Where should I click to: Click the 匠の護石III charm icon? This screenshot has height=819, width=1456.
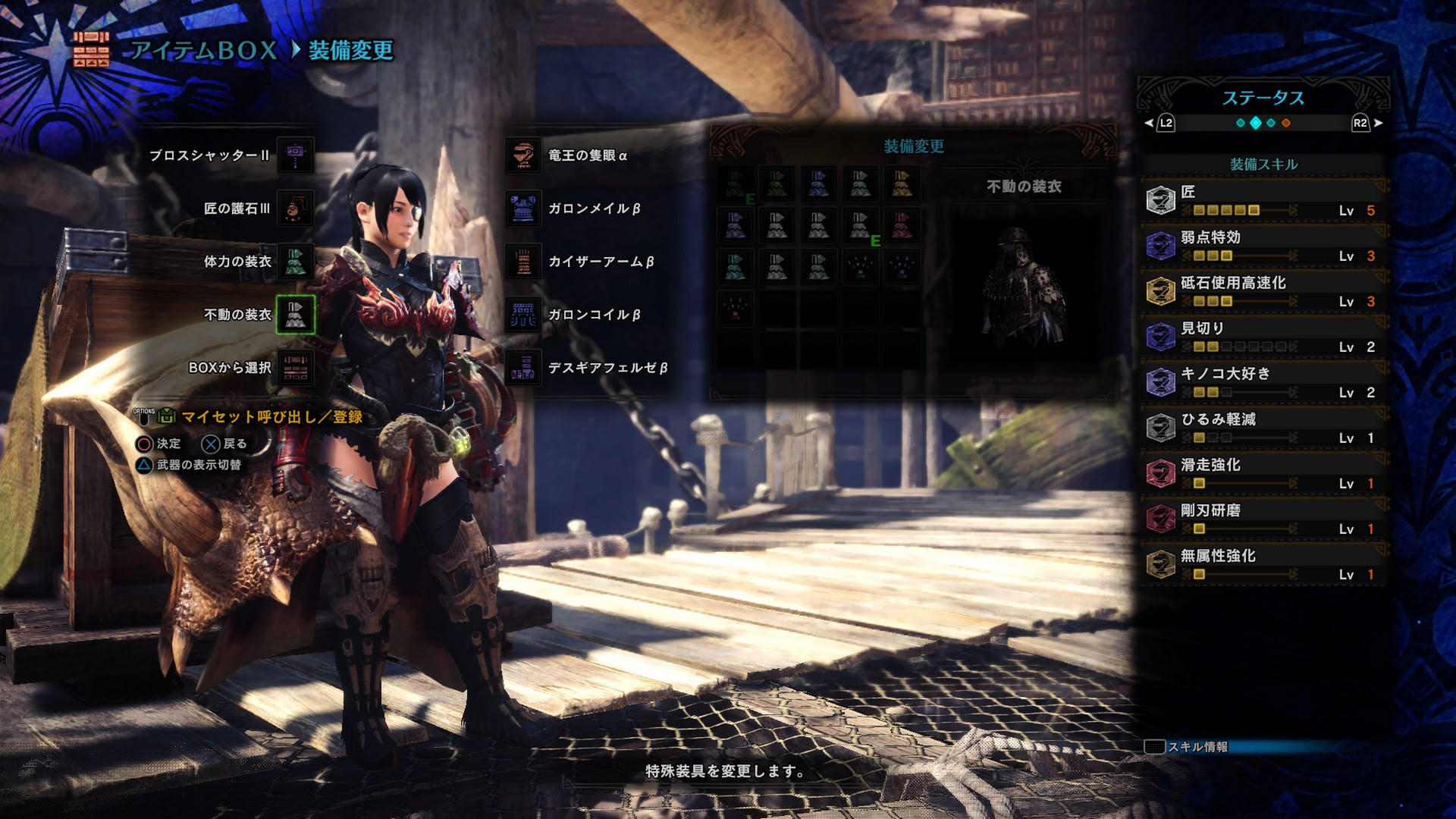297,209
